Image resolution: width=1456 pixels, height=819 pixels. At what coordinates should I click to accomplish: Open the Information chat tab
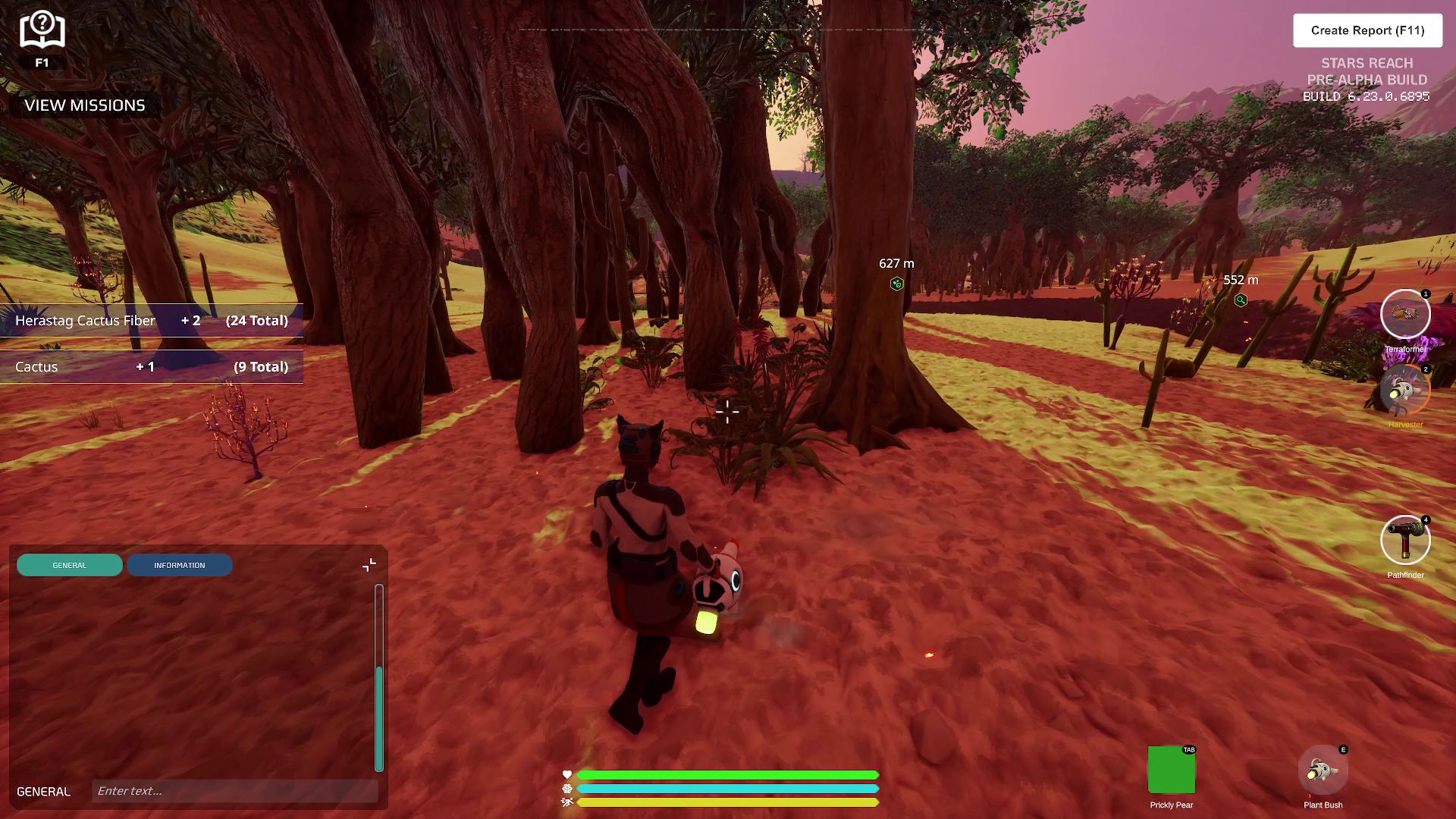180,565
